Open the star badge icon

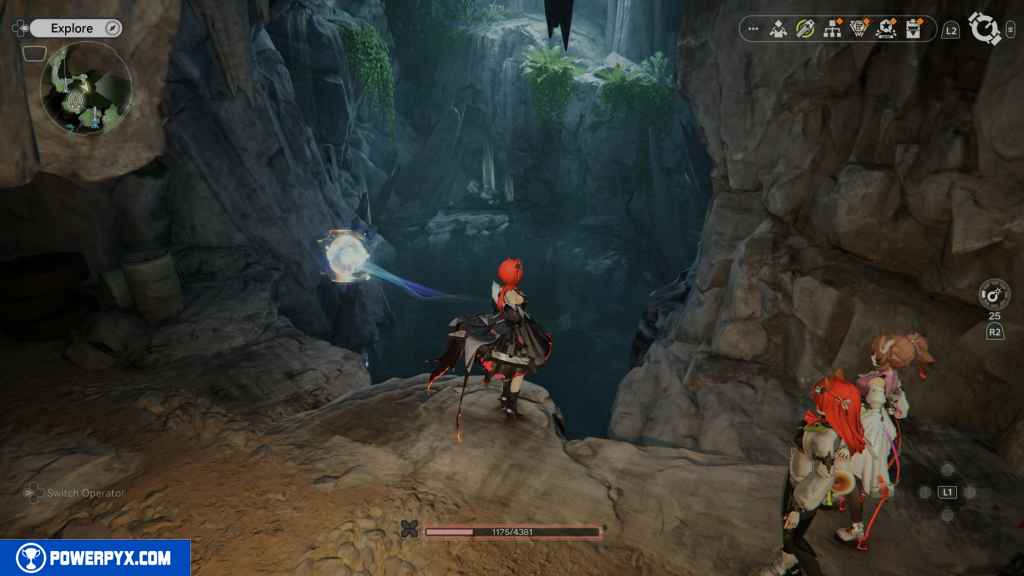point(885,29)
